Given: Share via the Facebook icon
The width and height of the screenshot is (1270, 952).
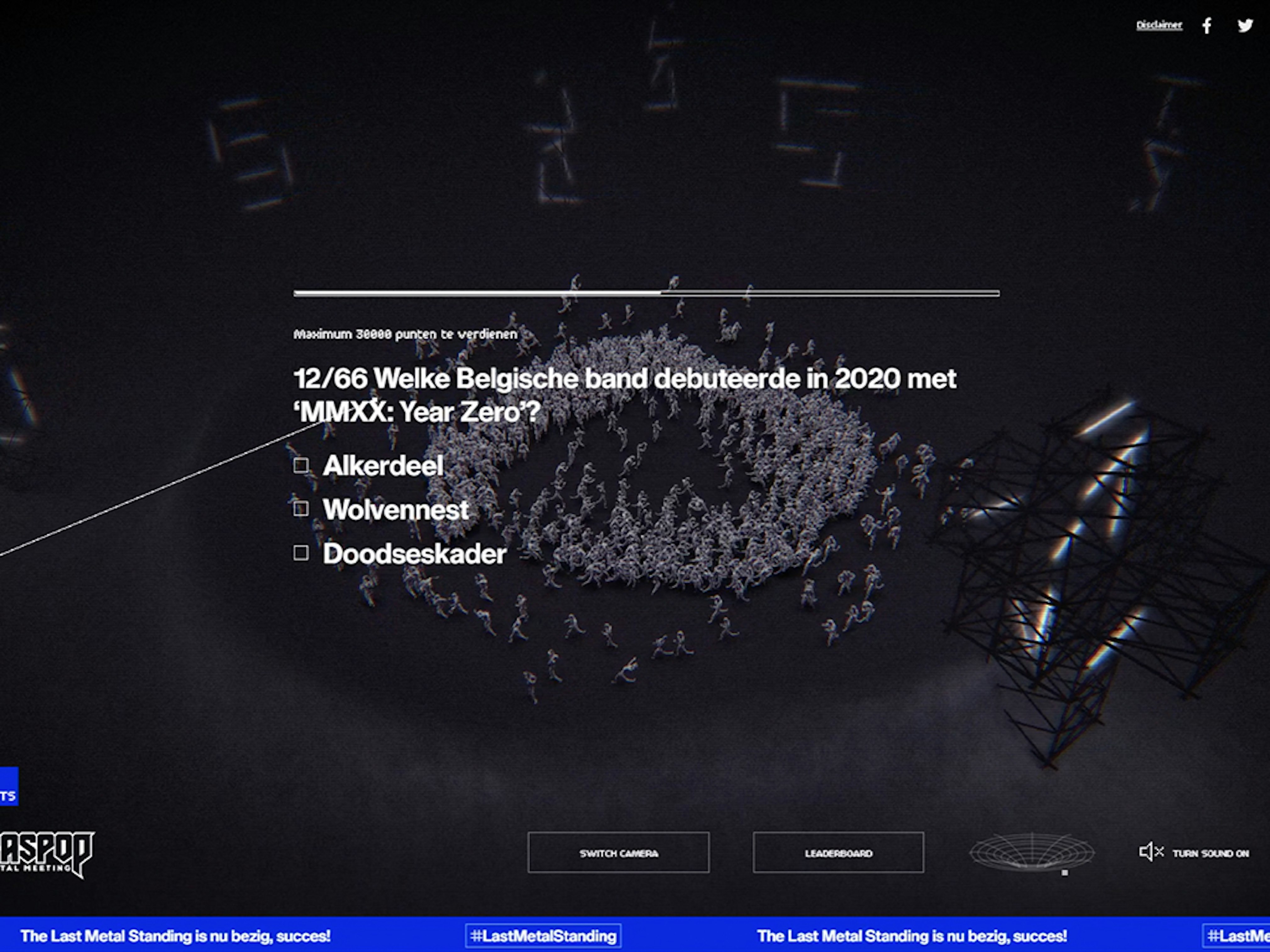Looking at the screenshot, I should pyautogui.click(x=1207, y=25).
